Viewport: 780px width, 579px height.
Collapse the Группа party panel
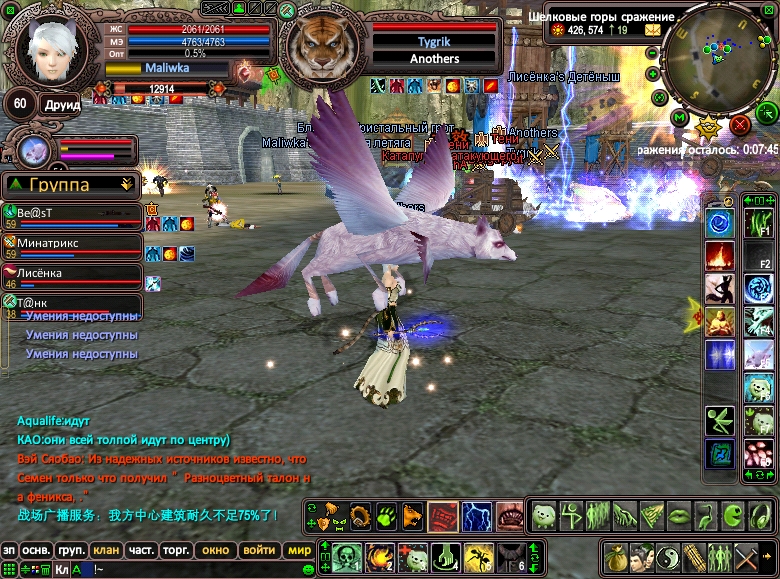[126, 184]
